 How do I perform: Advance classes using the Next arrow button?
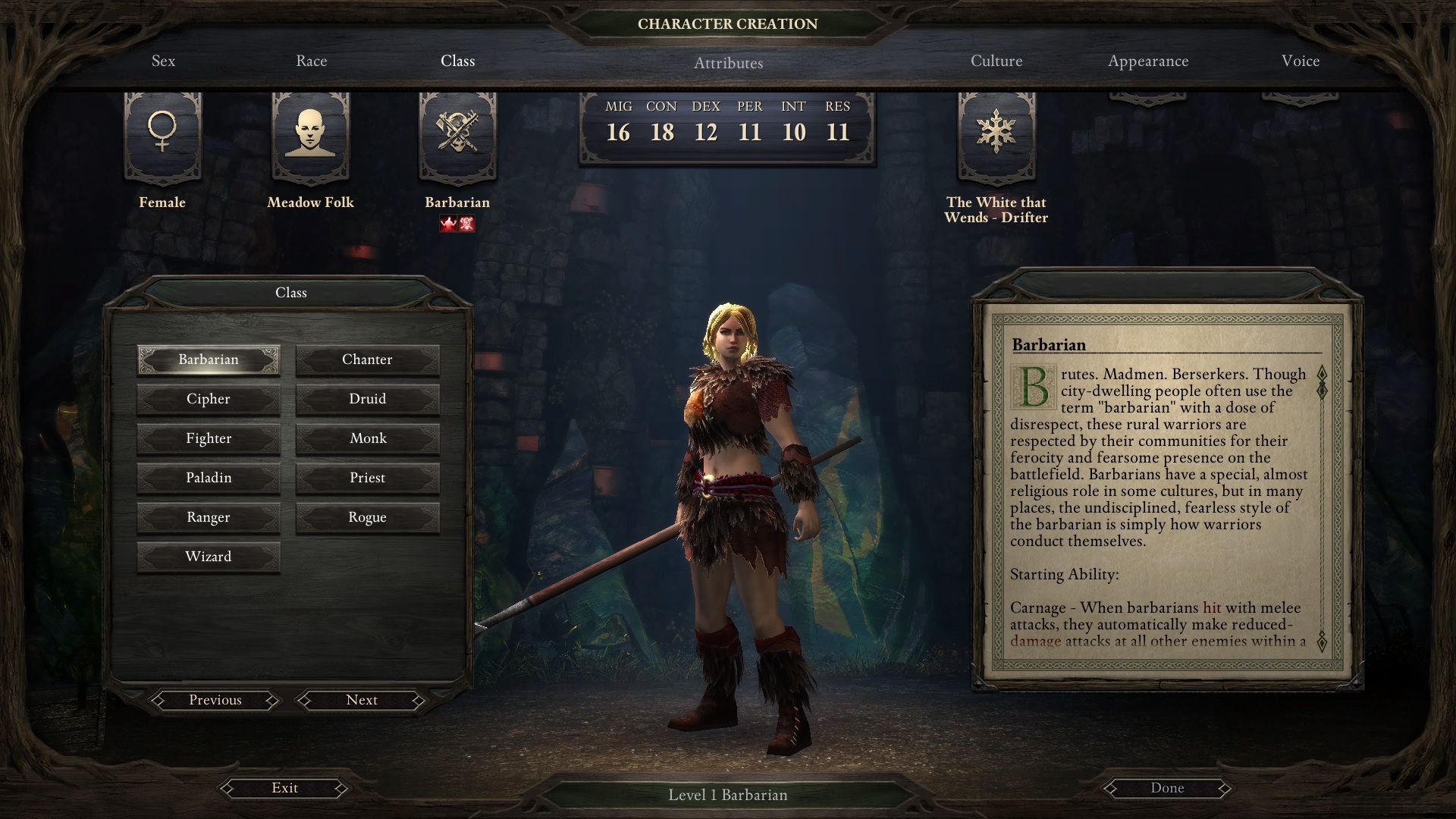(x=361, y=700)
